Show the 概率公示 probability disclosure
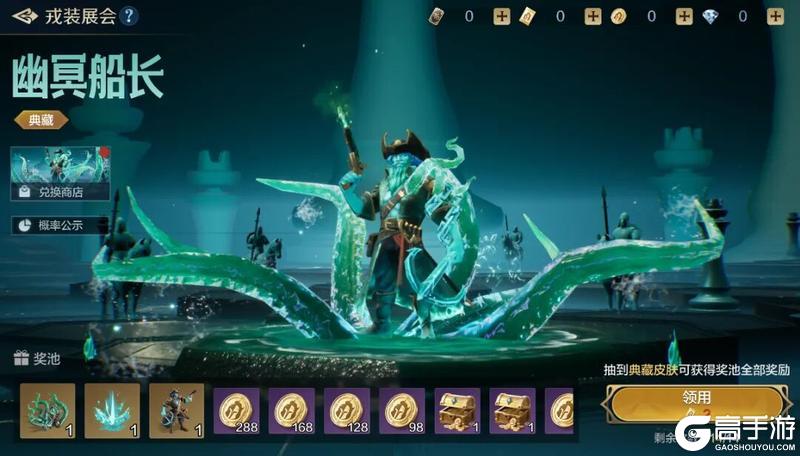This screenshot has height=456, width=800. pyautogui.click(x=60, y=225)
